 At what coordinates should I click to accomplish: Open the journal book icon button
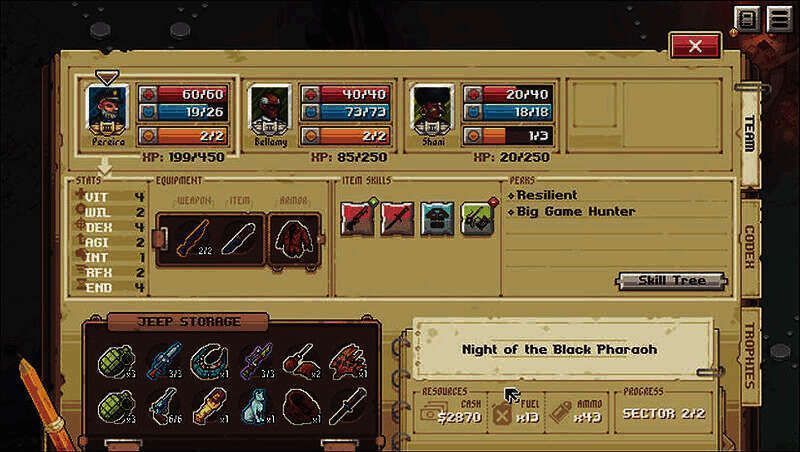747,18
